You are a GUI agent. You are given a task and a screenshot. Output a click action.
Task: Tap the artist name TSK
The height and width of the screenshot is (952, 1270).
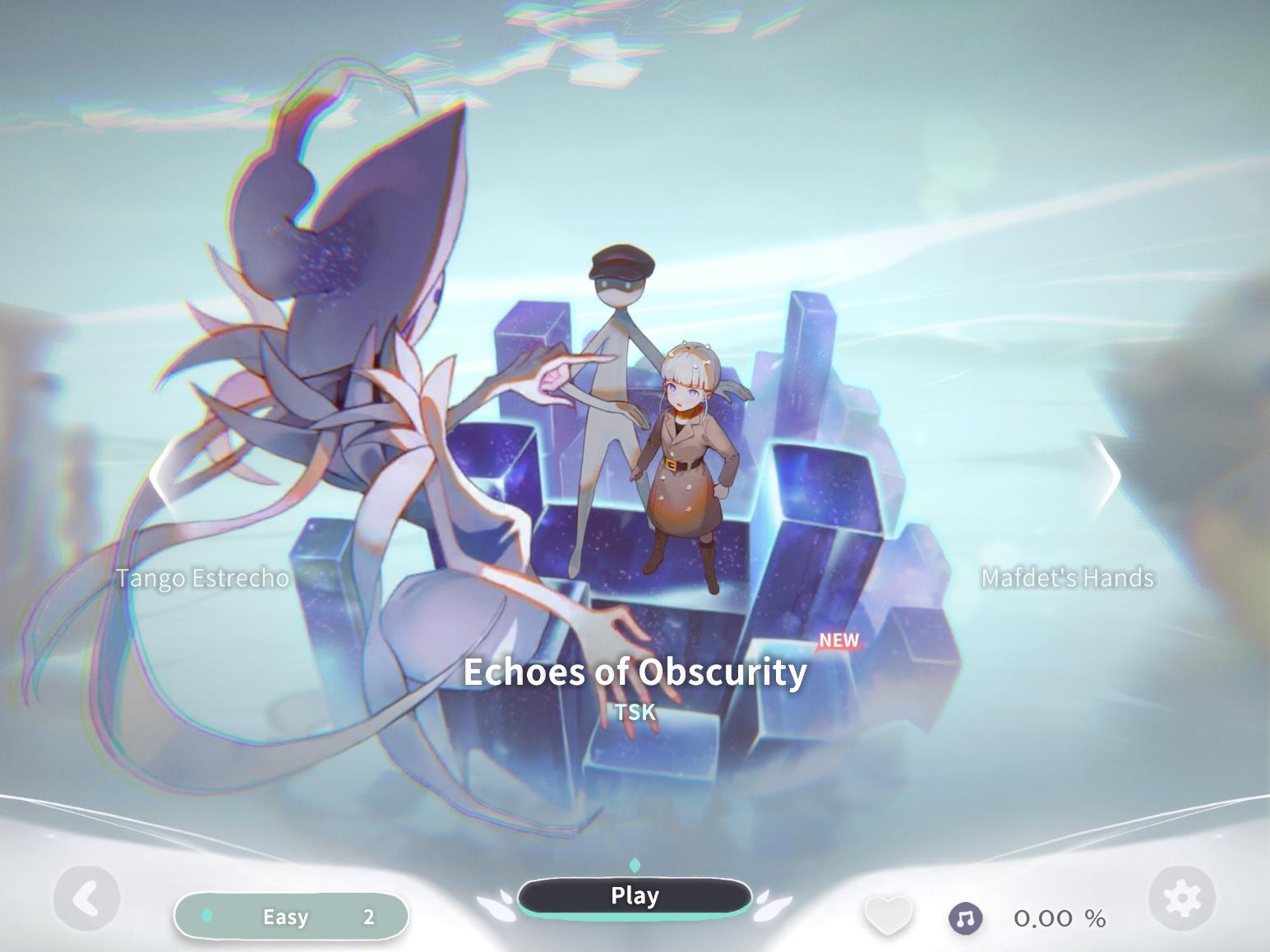[x=634, y=712]
